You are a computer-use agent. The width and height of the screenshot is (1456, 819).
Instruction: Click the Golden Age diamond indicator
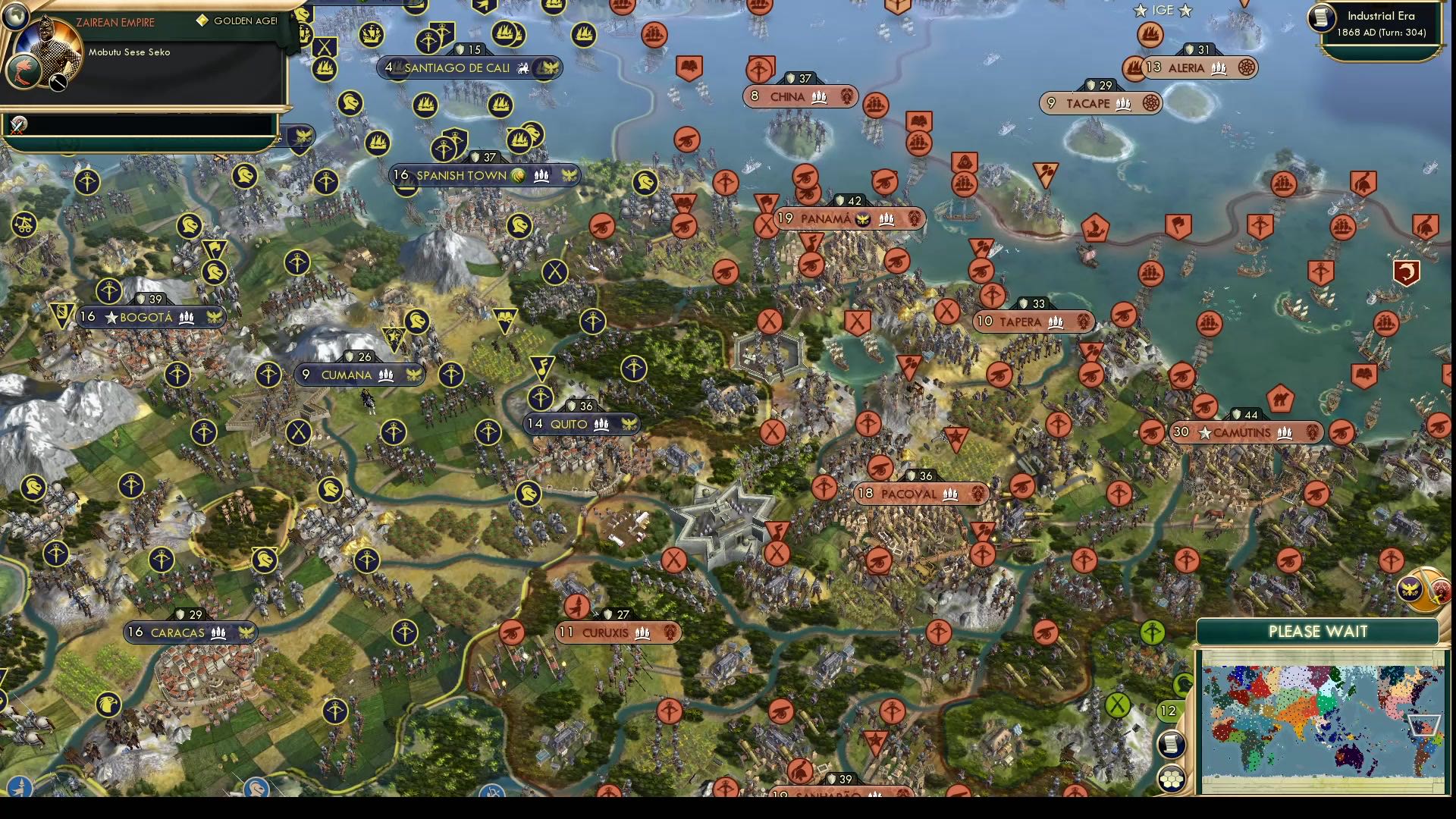(x=203, y=20)
